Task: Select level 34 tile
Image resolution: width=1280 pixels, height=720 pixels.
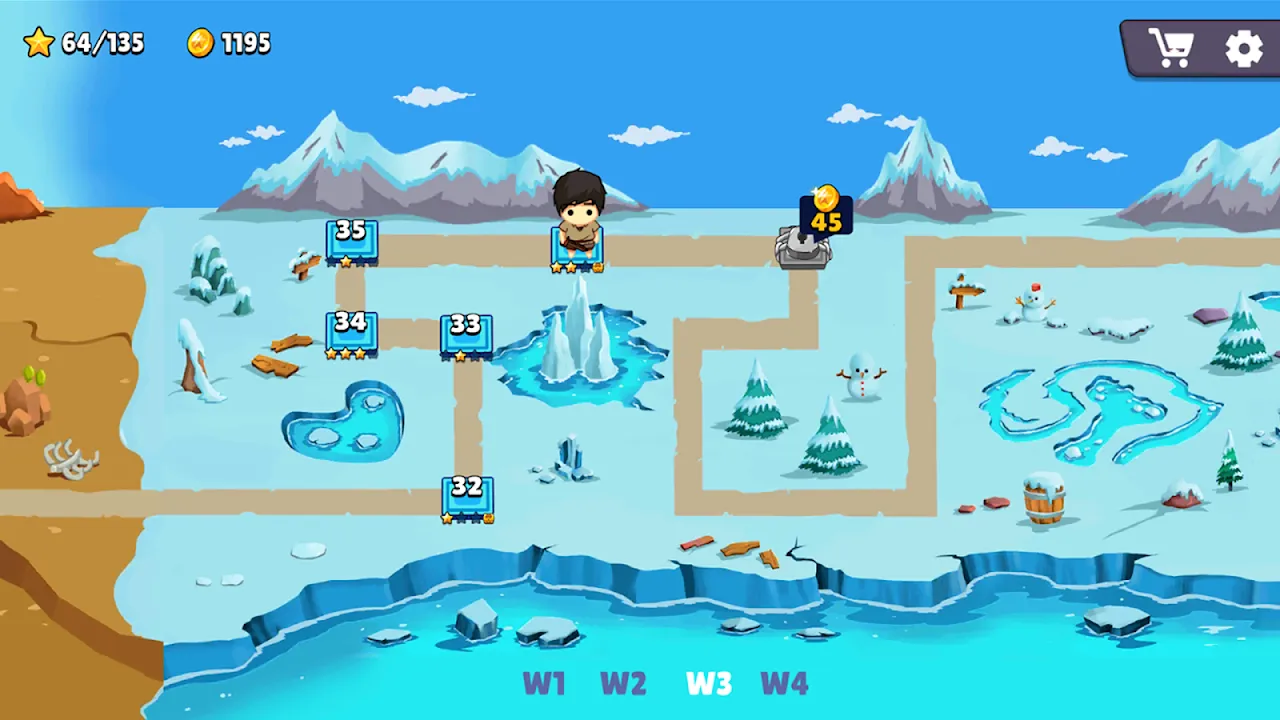Action: coord(351,332)
